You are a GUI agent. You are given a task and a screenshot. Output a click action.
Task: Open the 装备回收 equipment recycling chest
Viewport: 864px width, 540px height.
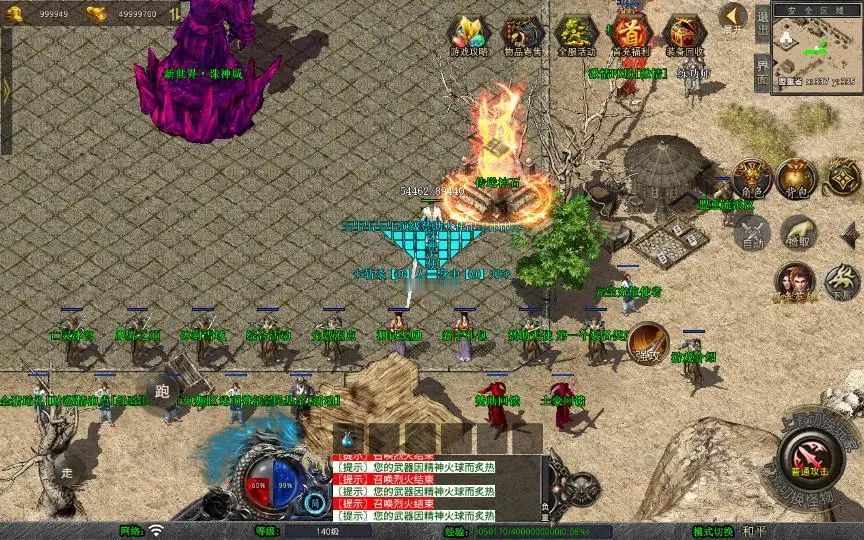click(x=685, y=35)
